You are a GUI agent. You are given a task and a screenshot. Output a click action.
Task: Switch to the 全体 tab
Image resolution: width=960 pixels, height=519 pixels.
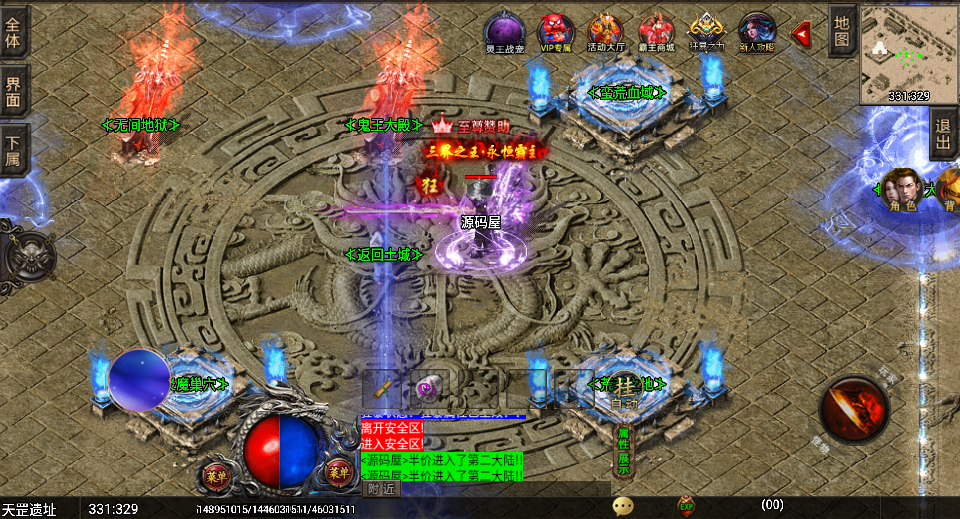tap(13, 31)
